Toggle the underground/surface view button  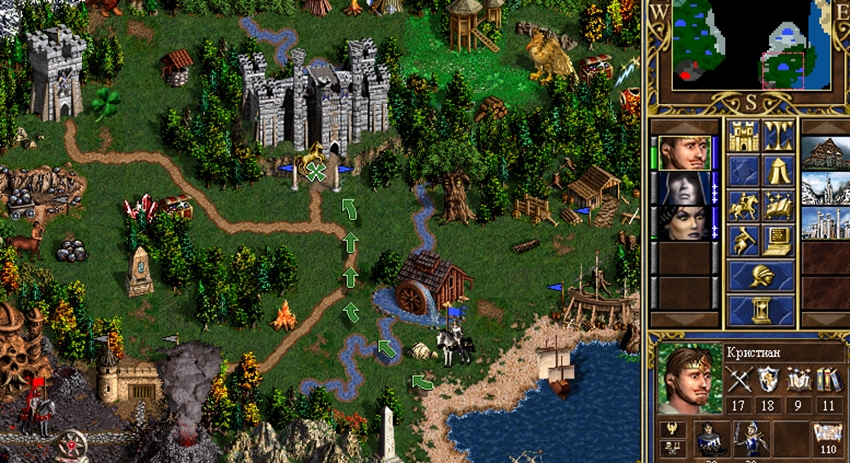(779, 135)
